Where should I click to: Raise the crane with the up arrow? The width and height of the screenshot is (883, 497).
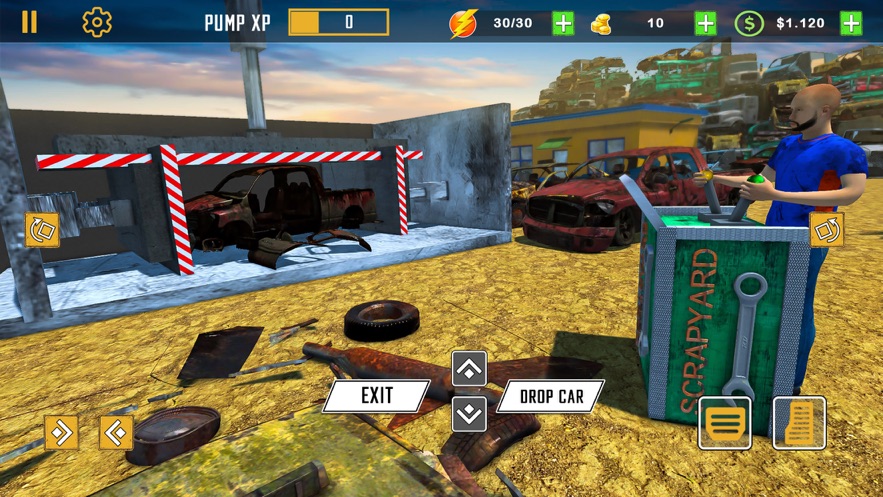tap(469, 369)
